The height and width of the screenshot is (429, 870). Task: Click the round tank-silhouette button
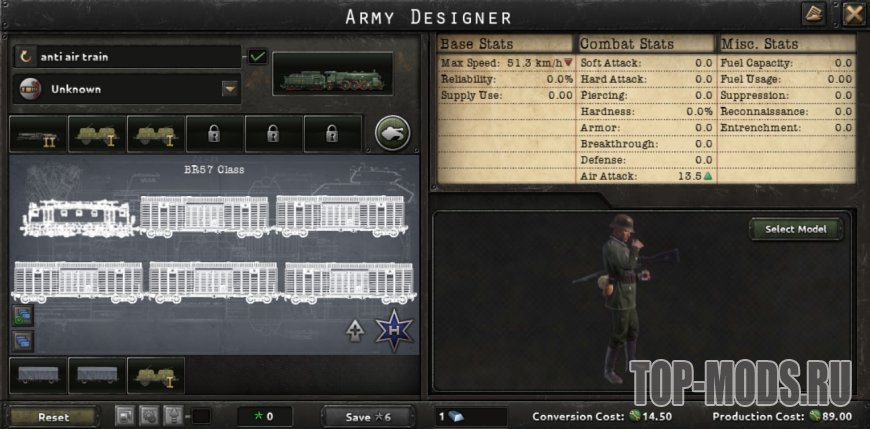[x=390, y=132]
